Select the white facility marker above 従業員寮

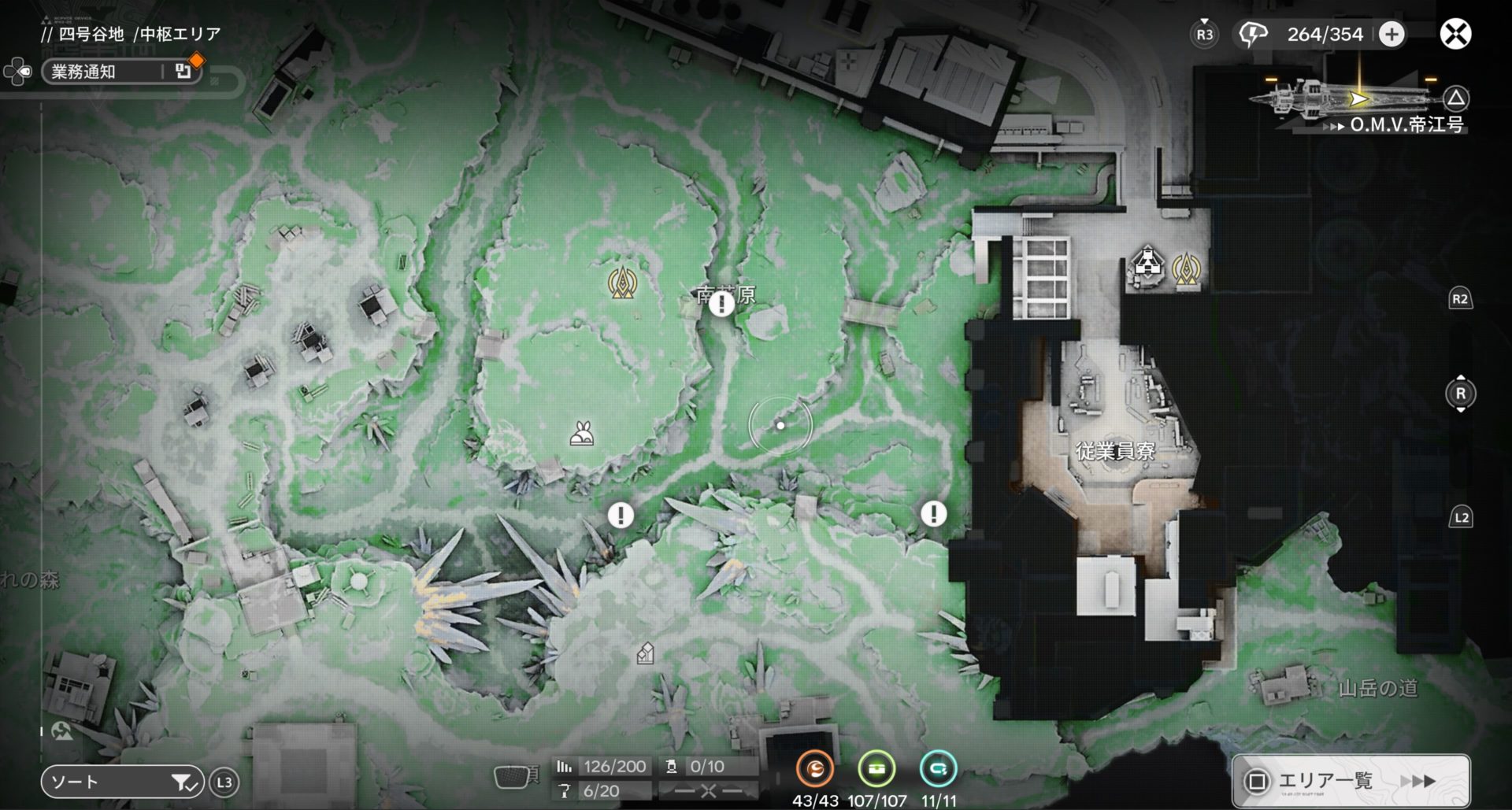click(x=1147, y=263)
